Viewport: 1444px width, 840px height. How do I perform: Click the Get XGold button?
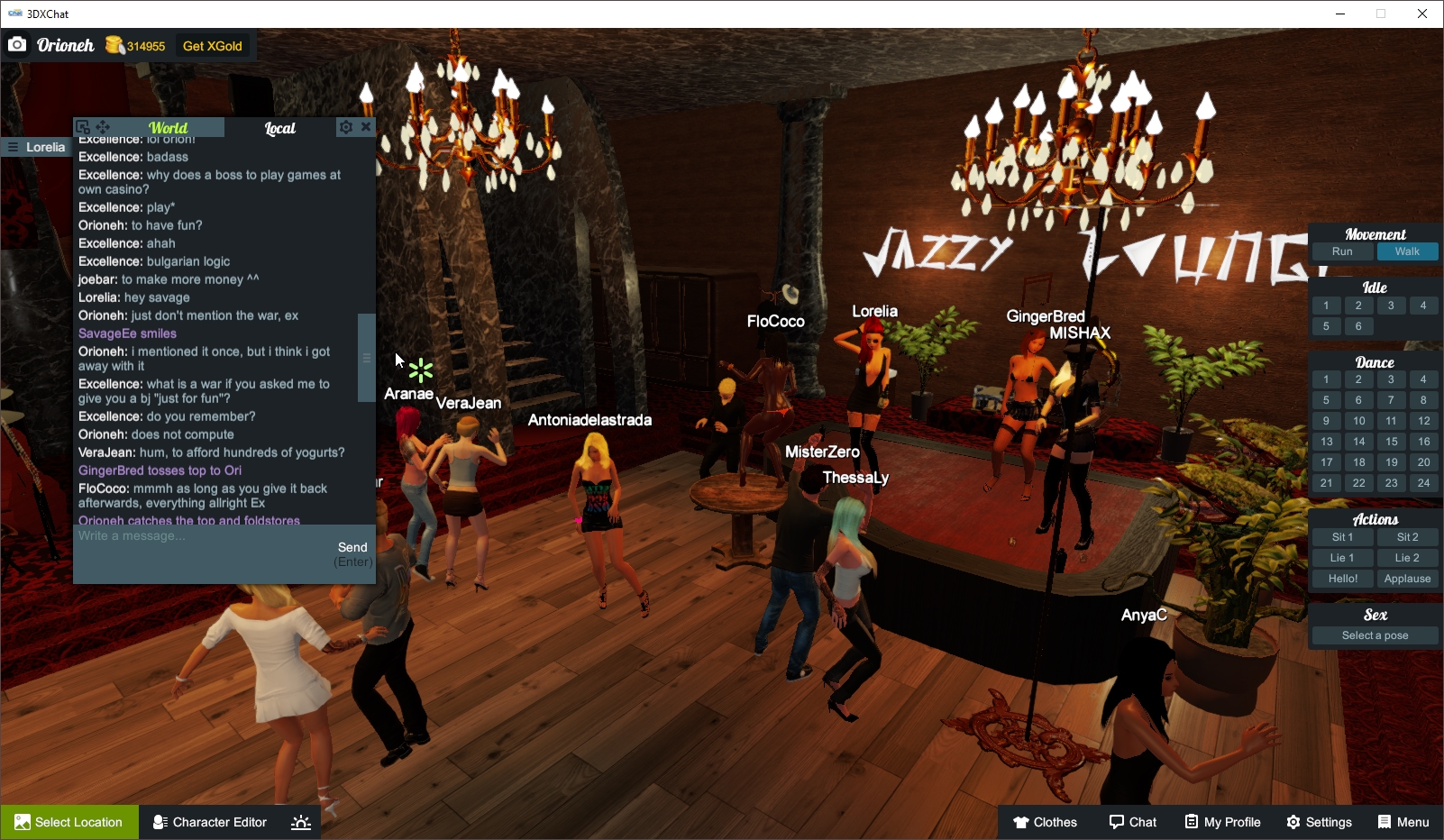click(x=213, y=45)
